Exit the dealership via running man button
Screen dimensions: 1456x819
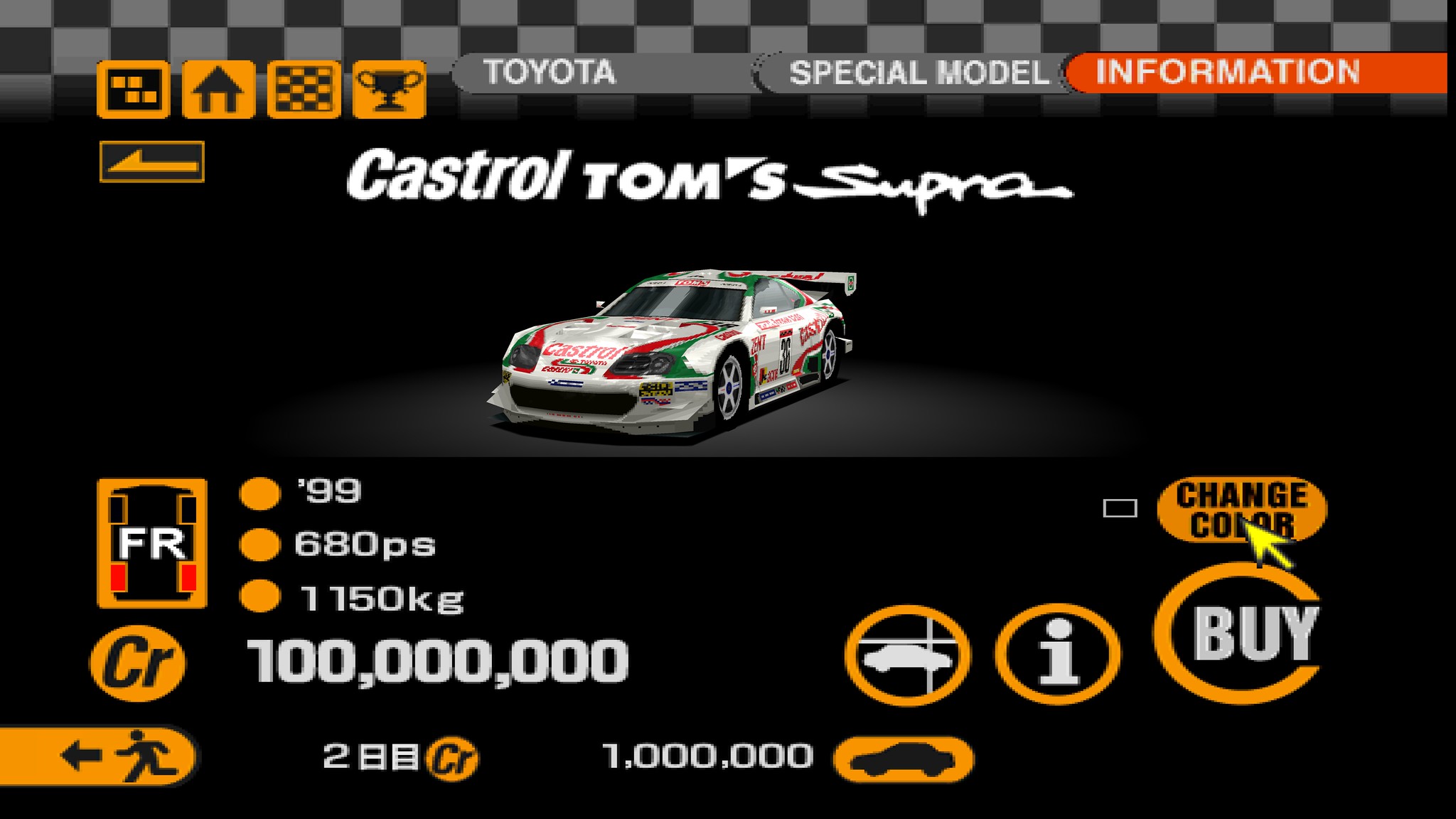click(100, 755)
